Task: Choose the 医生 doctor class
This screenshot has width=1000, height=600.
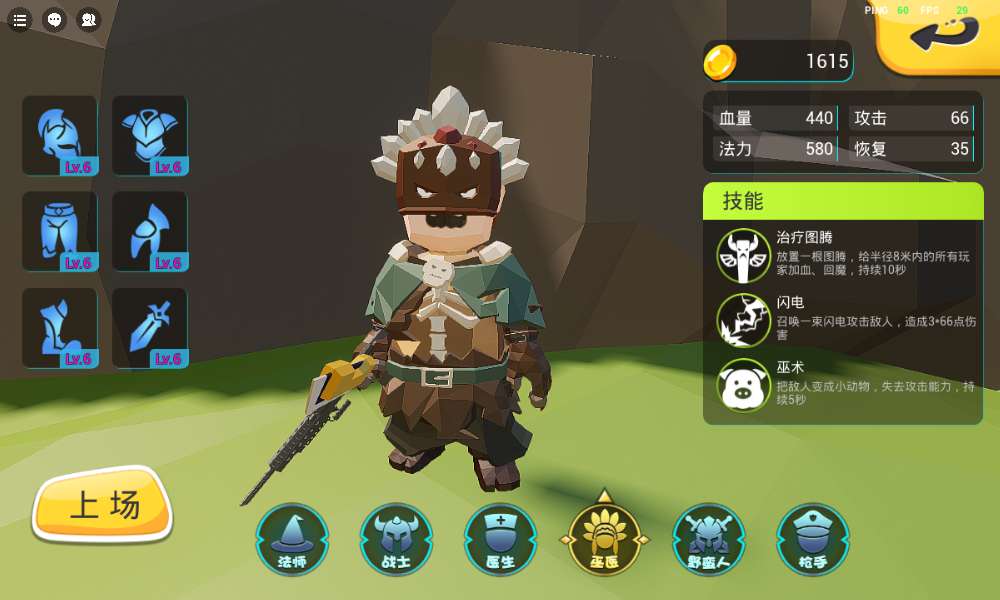Action: [500, 540]
